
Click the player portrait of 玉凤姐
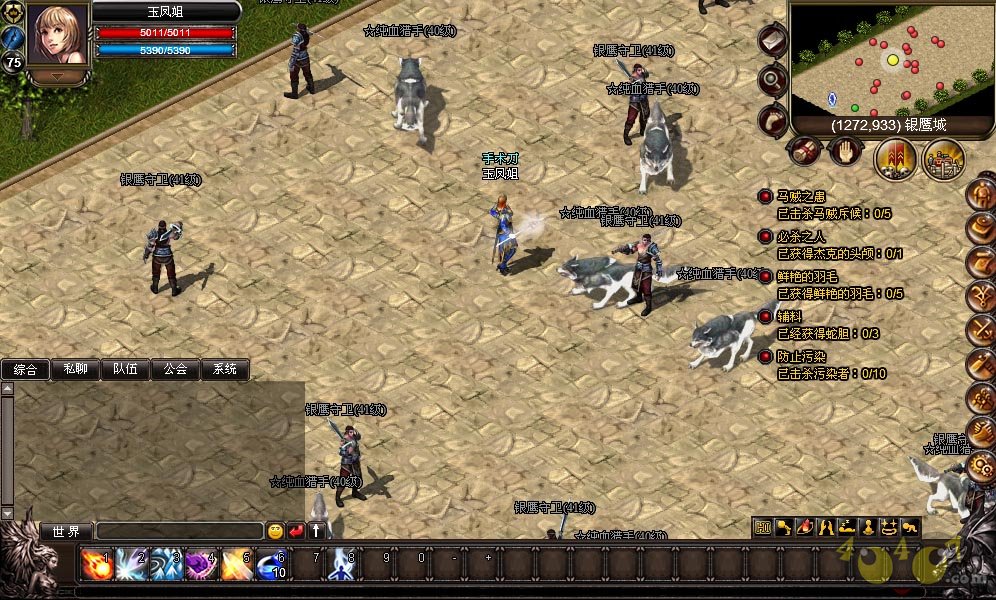click(x=57, y=35)
